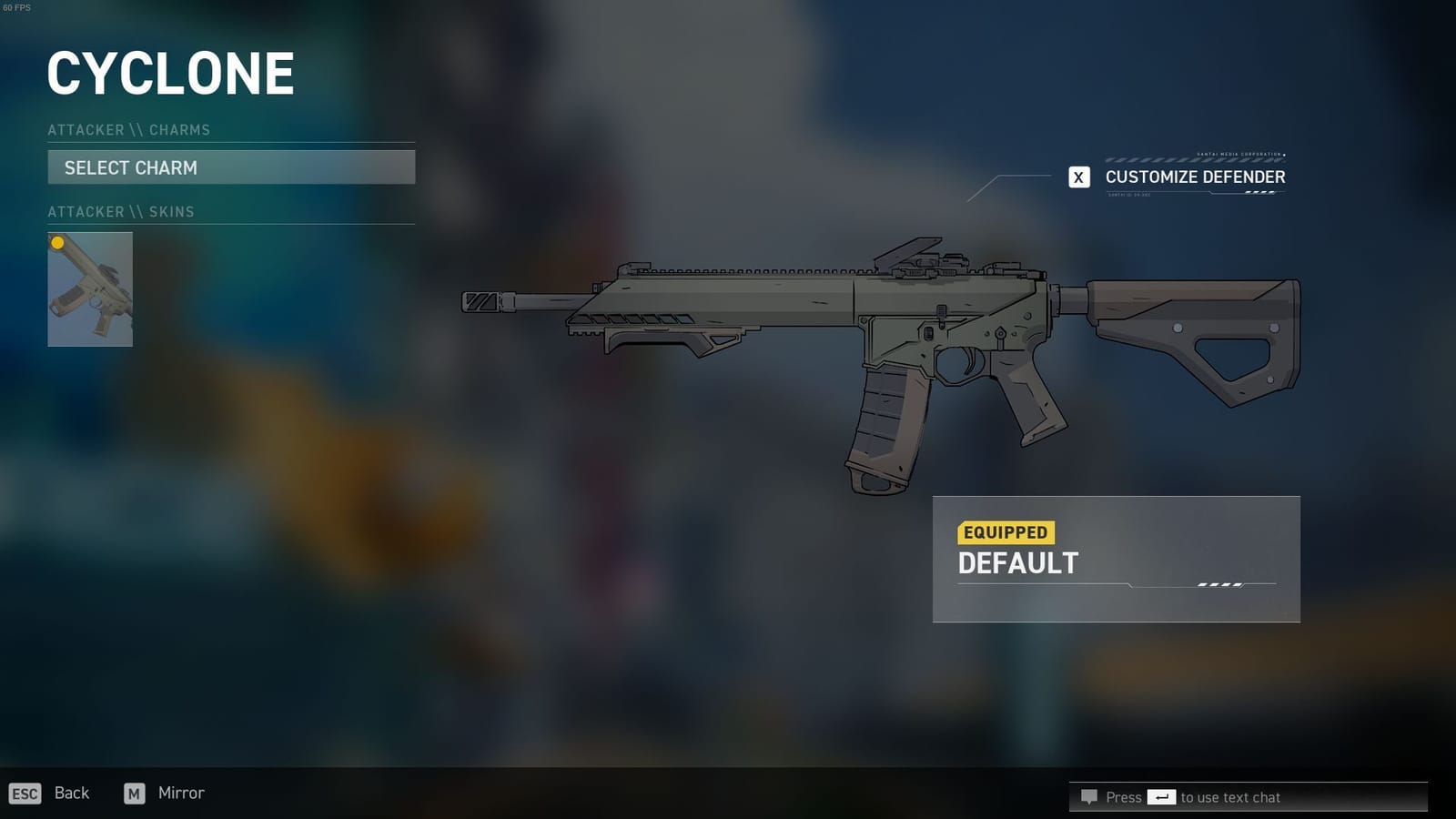Click the yellow equipped indicator dot on the skin

tap(57, 242)
